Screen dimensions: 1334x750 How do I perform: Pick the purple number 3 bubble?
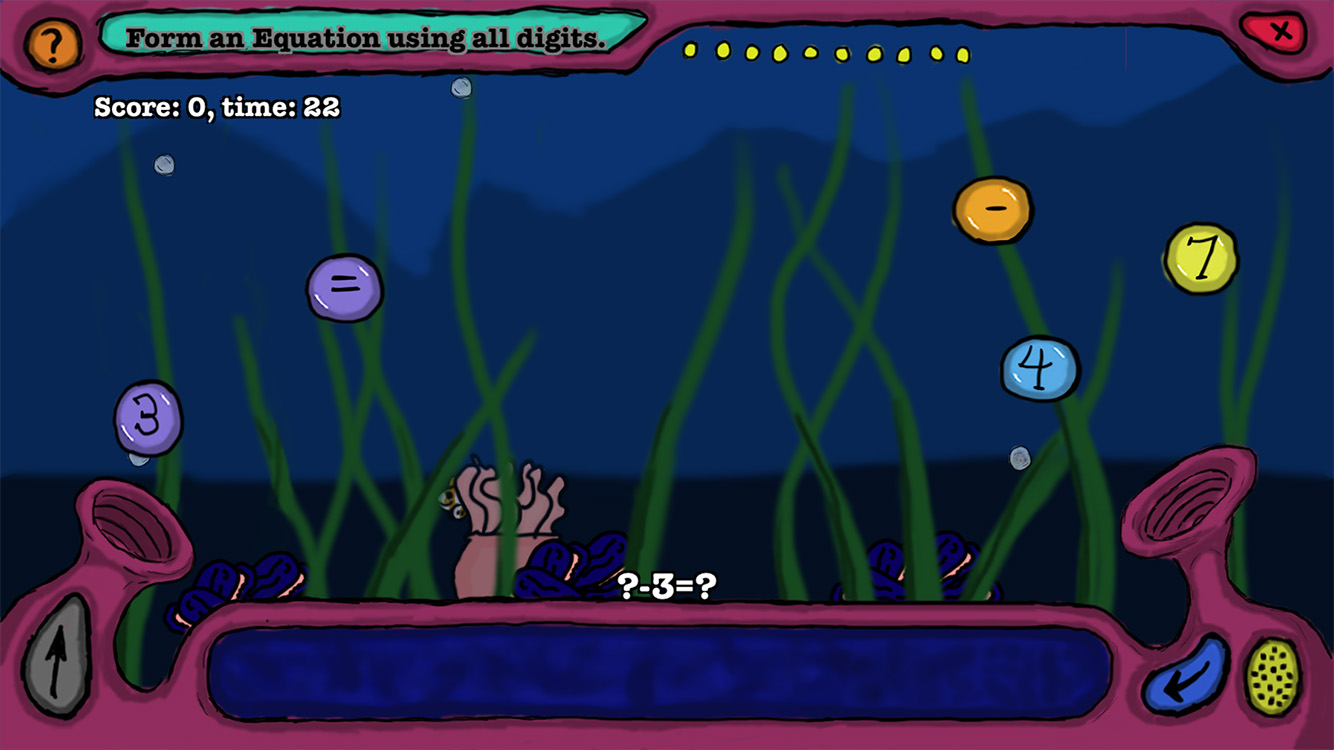point(148,418)
